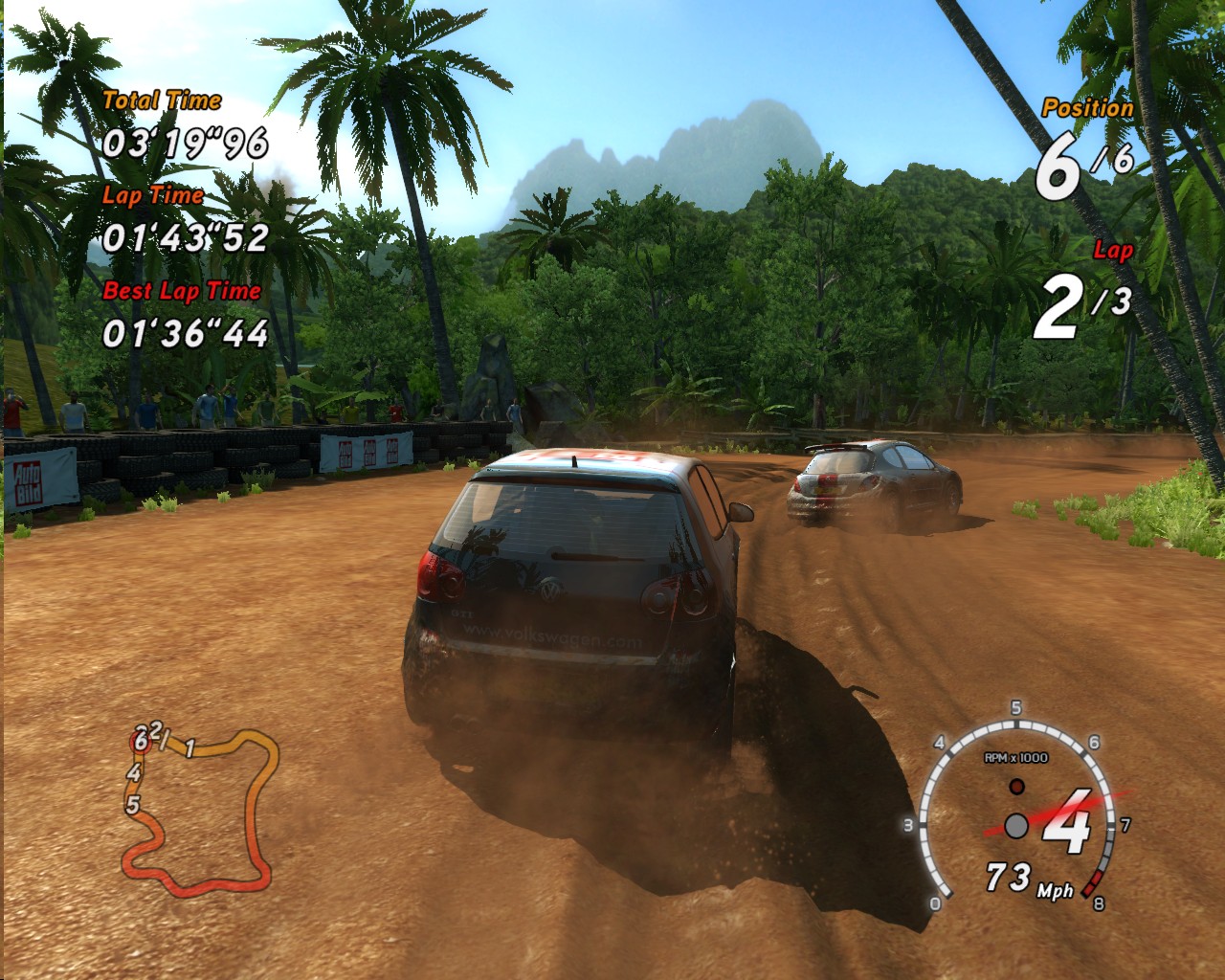
Task: Click the orange track outline minimap
Action: pos(200,808)
